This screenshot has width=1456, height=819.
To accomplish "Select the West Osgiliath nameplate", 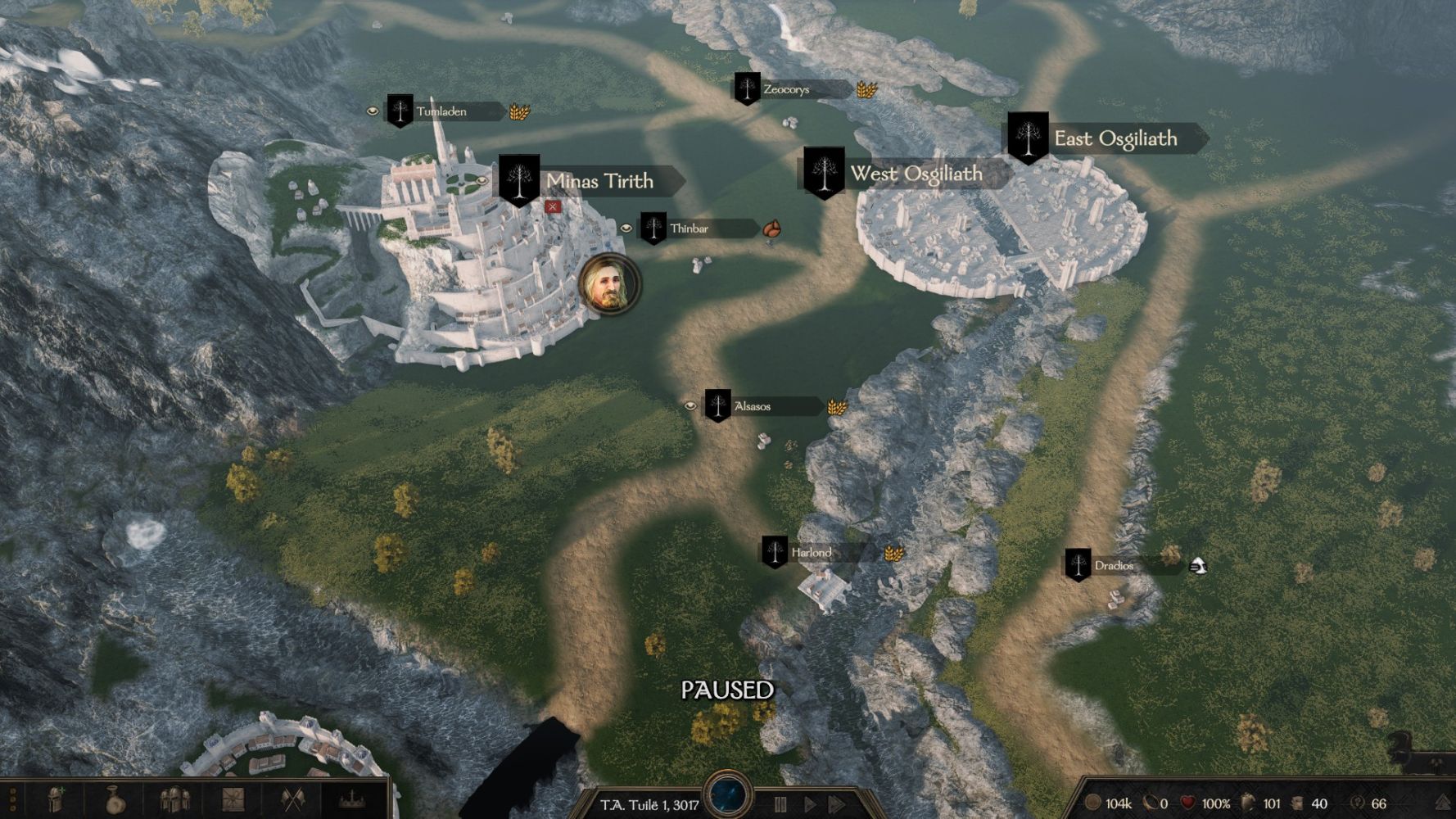I will point(916,174).
